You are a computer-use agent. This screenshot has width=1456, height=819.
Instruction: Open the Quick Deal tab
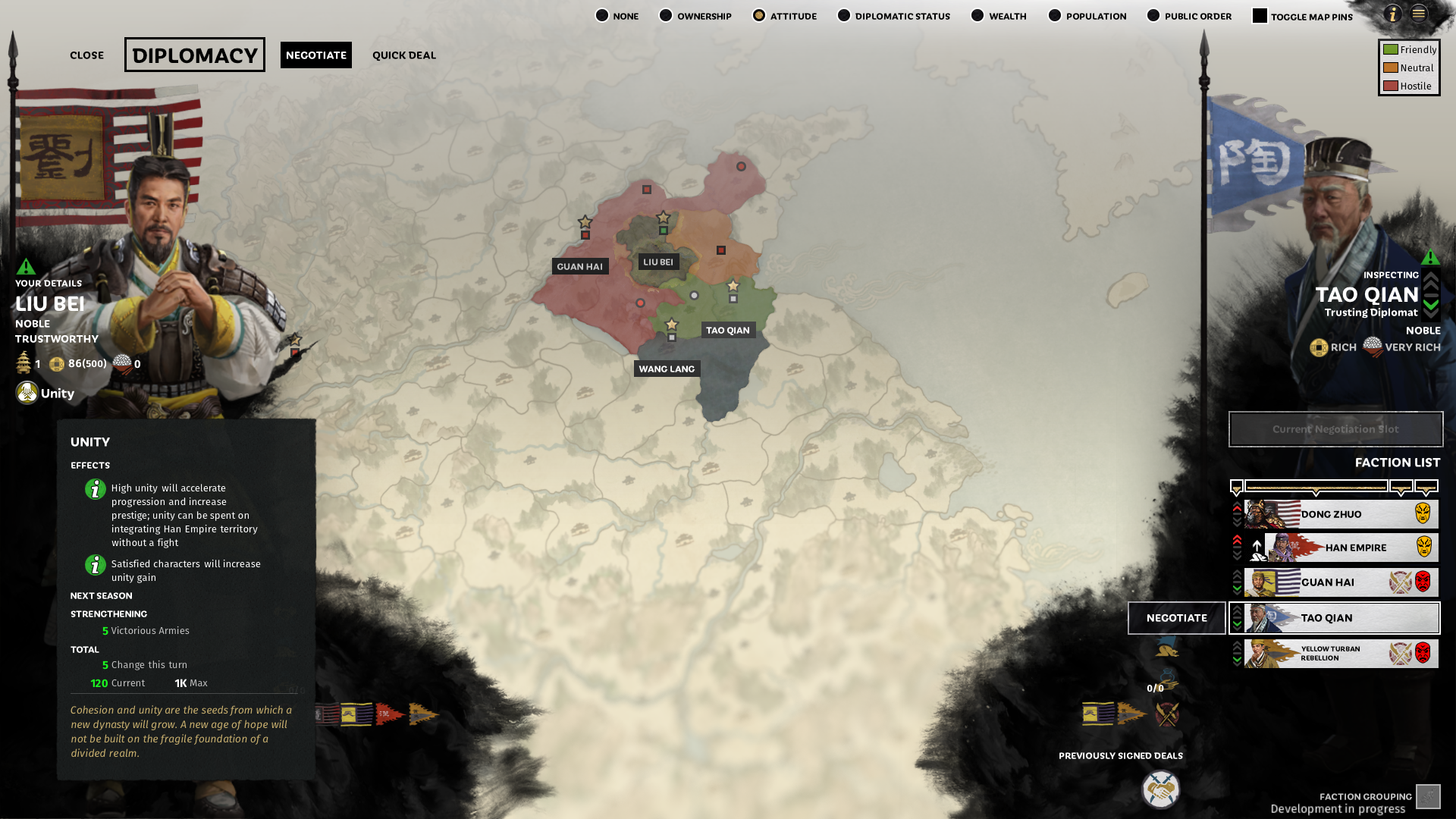pos(403,55)
